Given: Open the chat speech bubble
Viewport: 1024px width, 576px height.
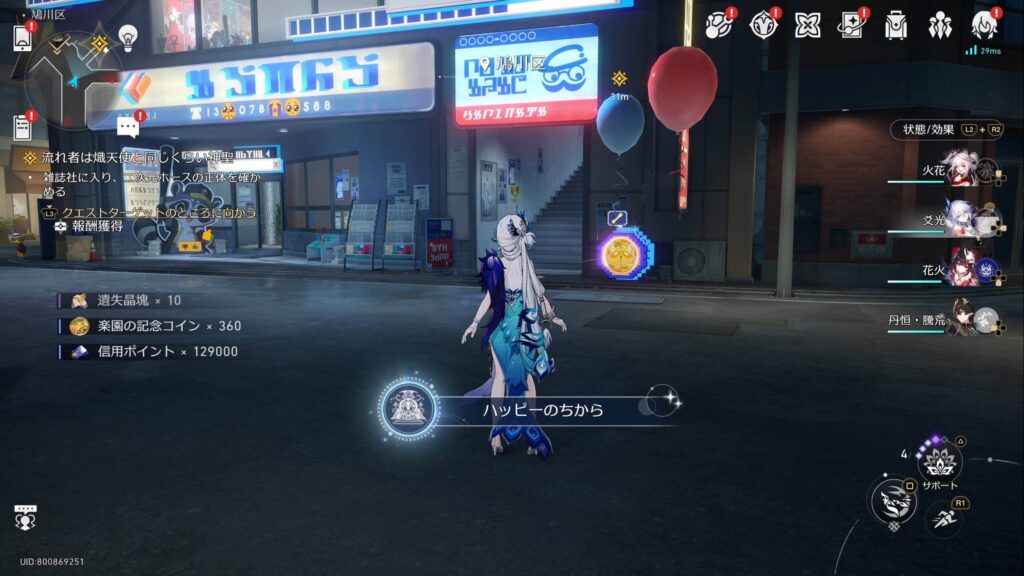Looking at the screenshot, I should point(127,126).
